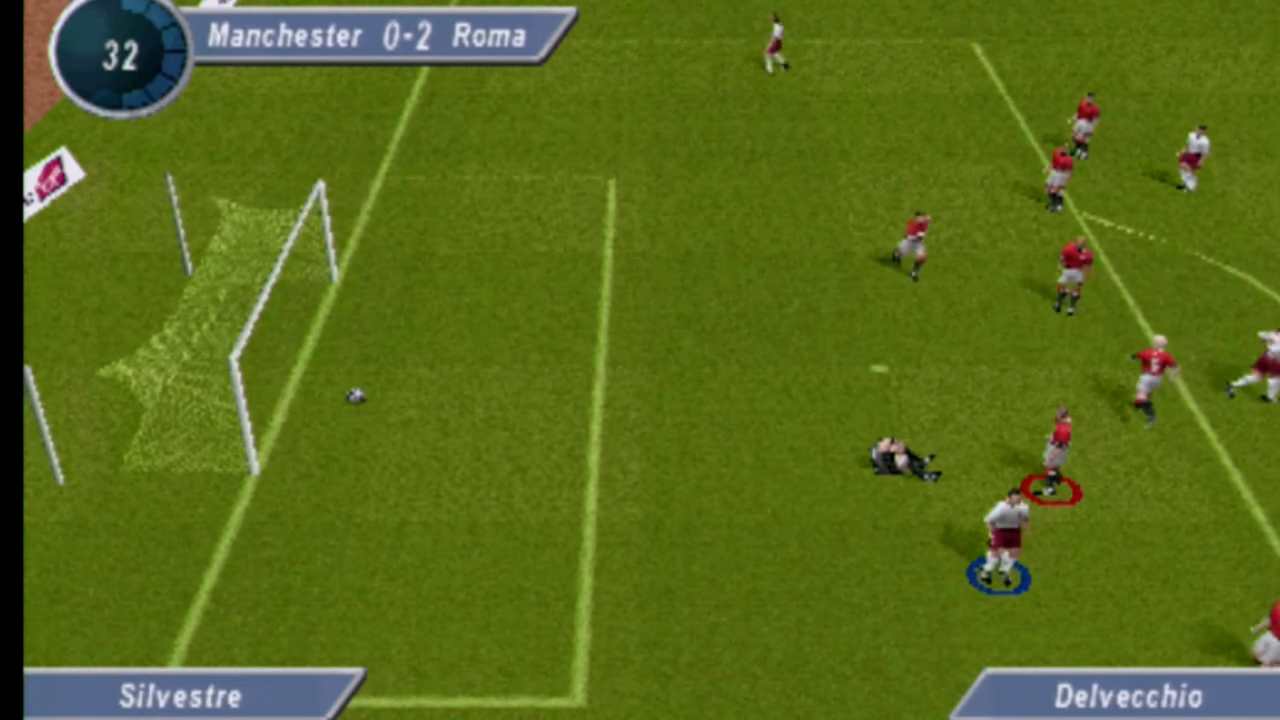This screenshot has width=1280, height=720.
Task: Click the Delvecchio name label
Action: 1128,695
